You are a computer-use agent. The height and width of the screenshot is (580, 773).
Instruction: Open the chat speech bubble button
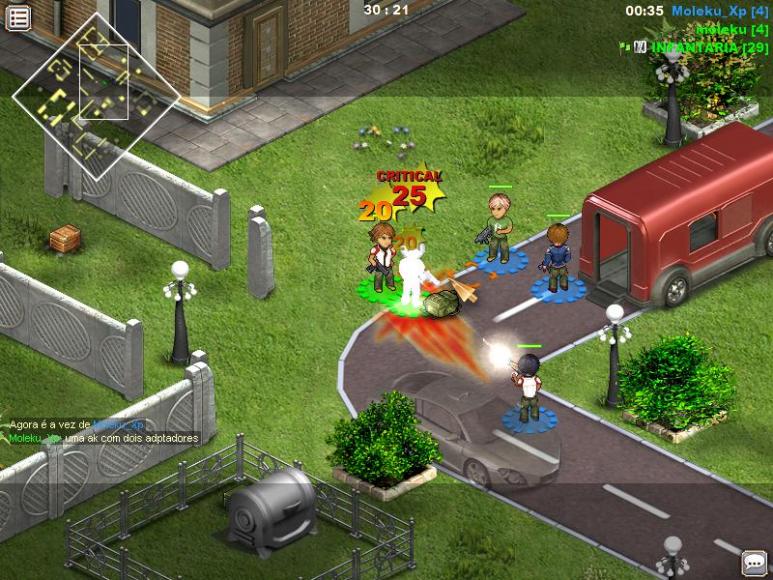pyautogui.click(x=753, y=563)
